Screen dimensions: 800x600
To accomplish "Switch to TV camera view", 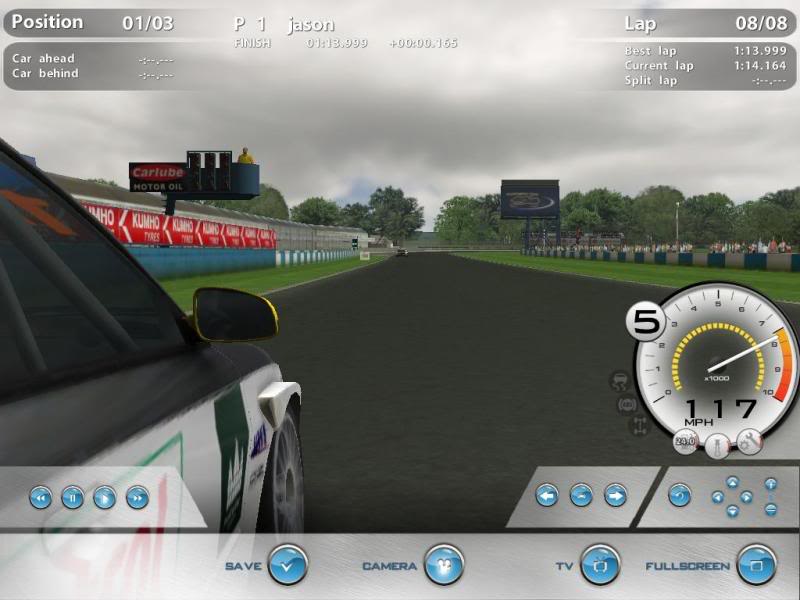I will point(600,565).
